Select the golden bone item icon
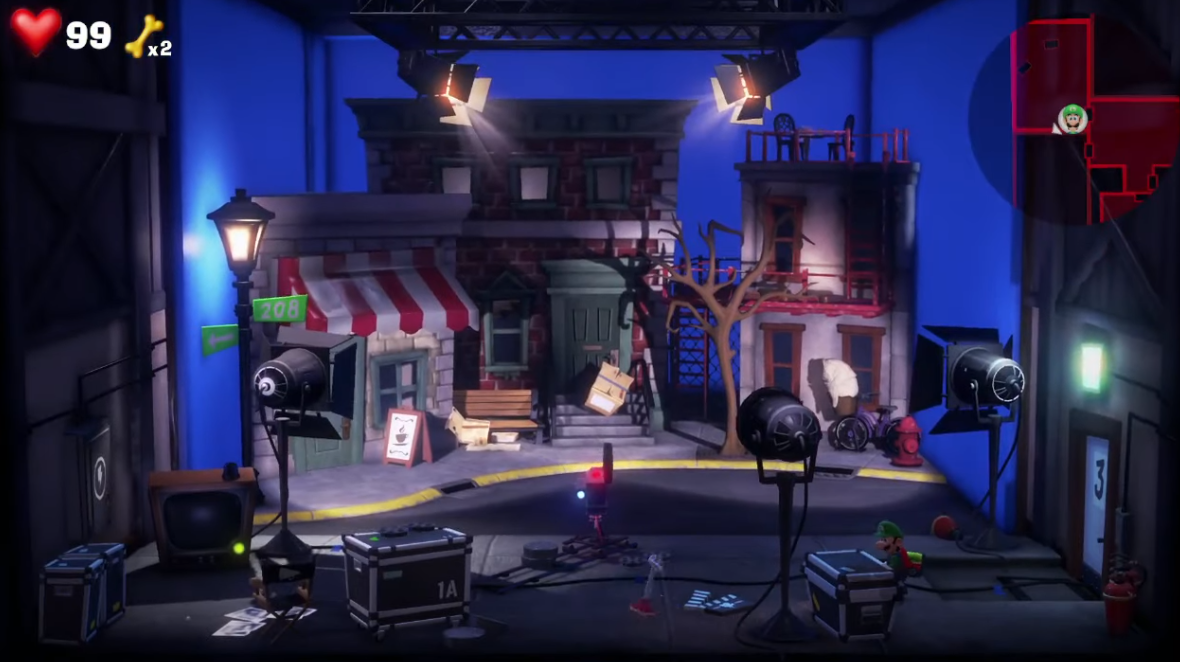Viewport: 1180px width, 662px height. (143, 35)
